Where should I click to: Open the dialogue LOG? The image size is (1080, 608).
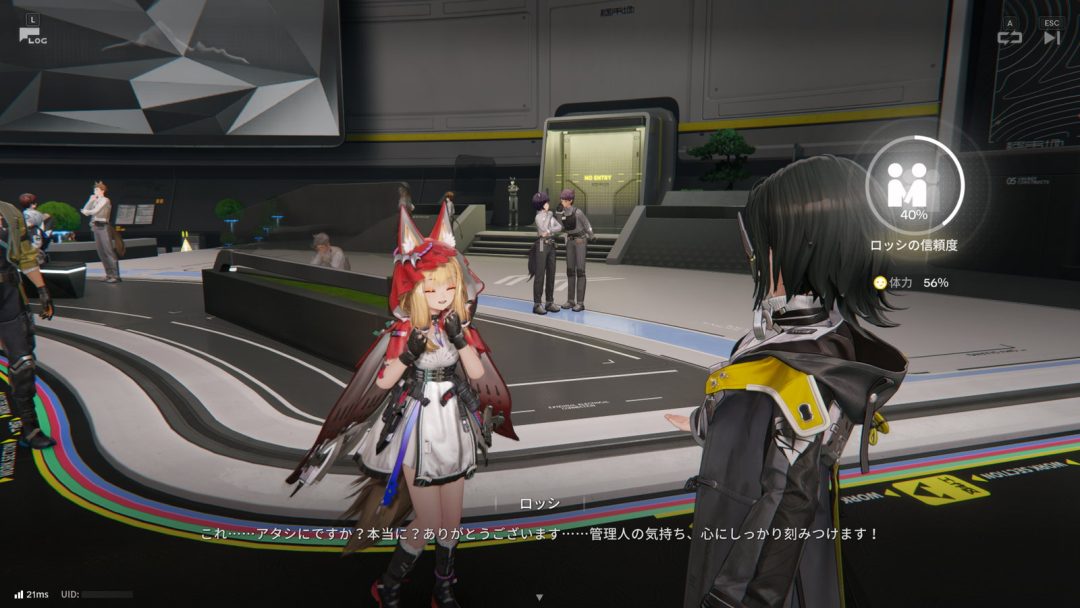pyautogui.click(x=32, y=34)
